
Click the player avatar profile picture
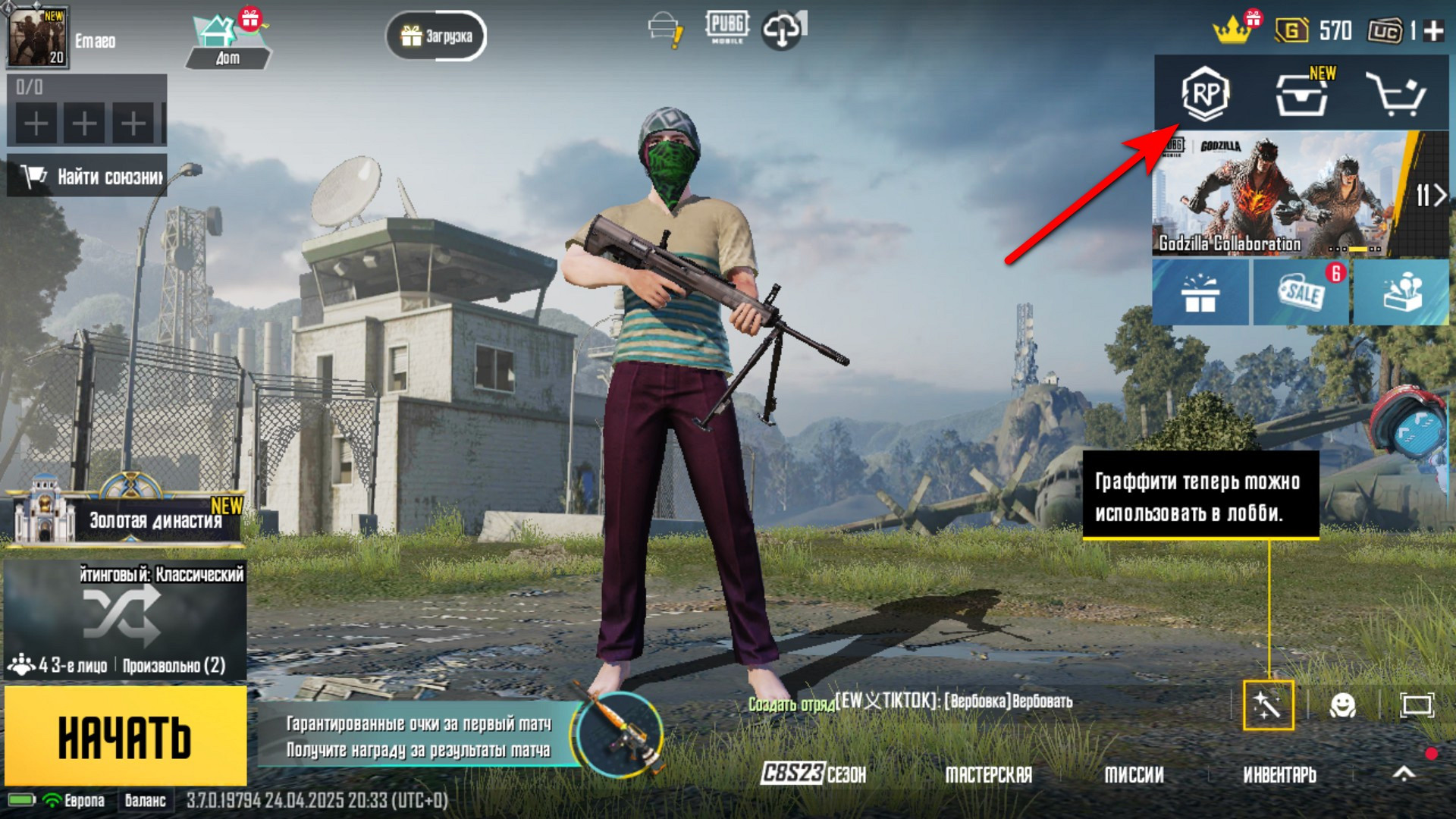(37, 38)
